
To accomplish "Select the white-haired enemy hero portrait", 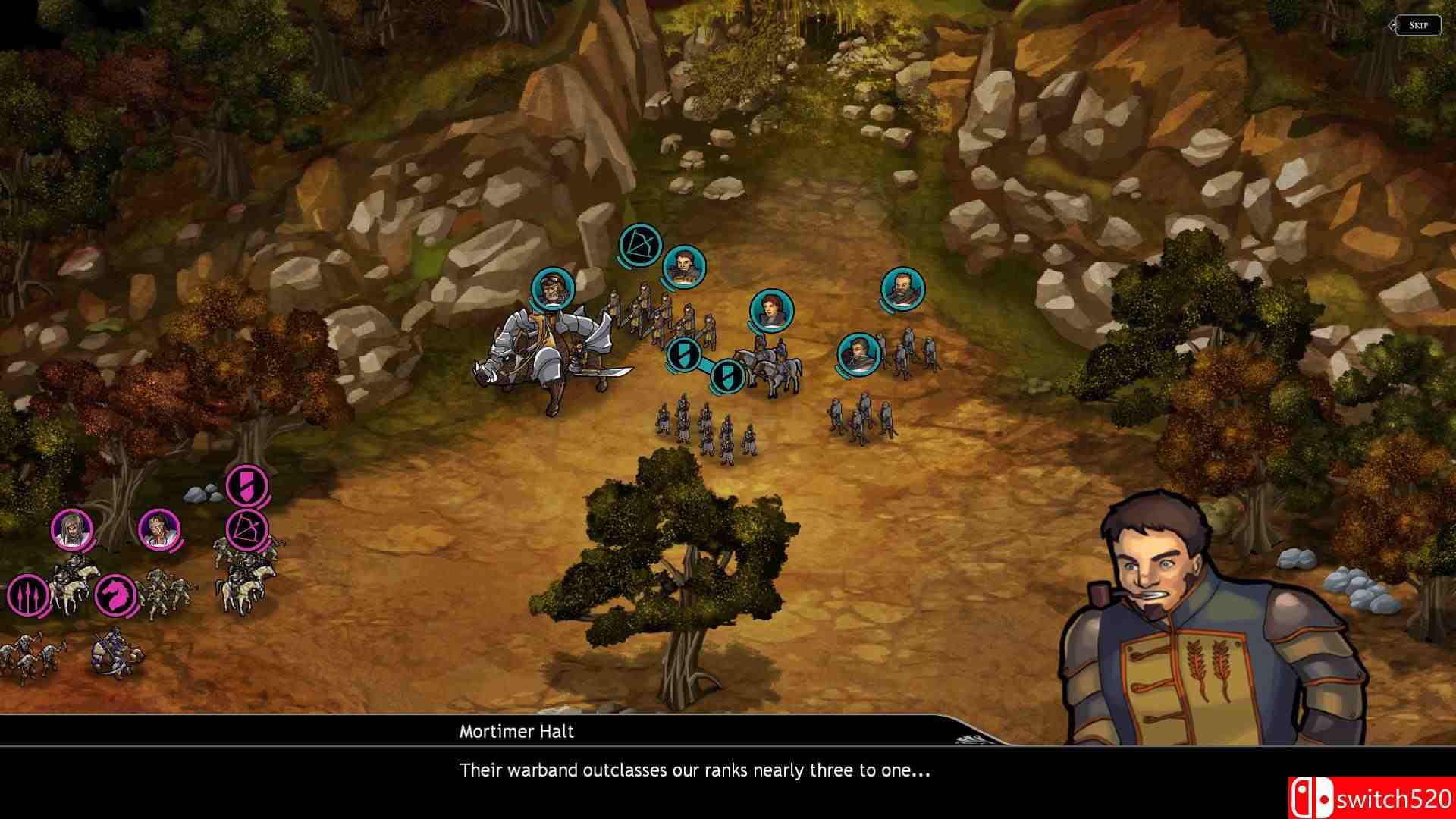I will coord(72,529).
